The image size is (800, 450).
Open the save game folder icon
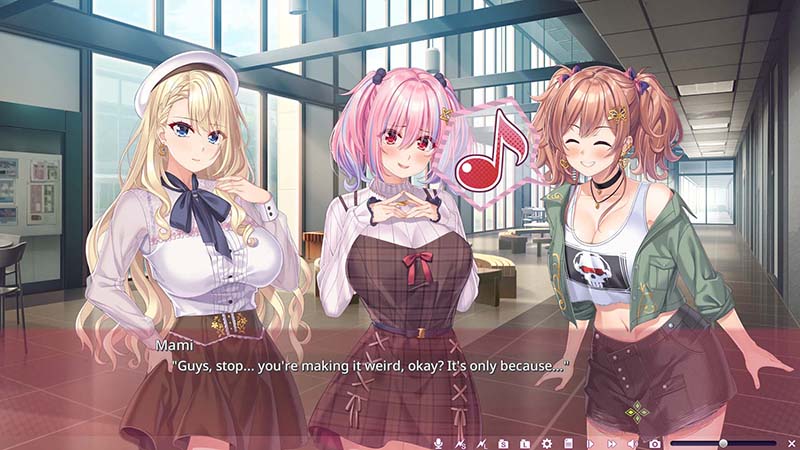click(x=503, y=443)
